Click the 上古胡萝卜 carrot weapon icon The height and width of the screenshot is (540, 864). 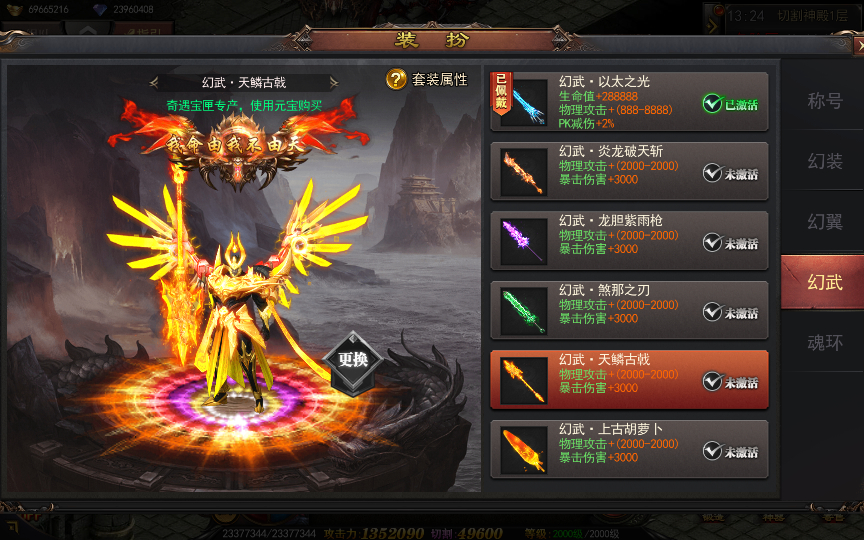tap(523, 450)
